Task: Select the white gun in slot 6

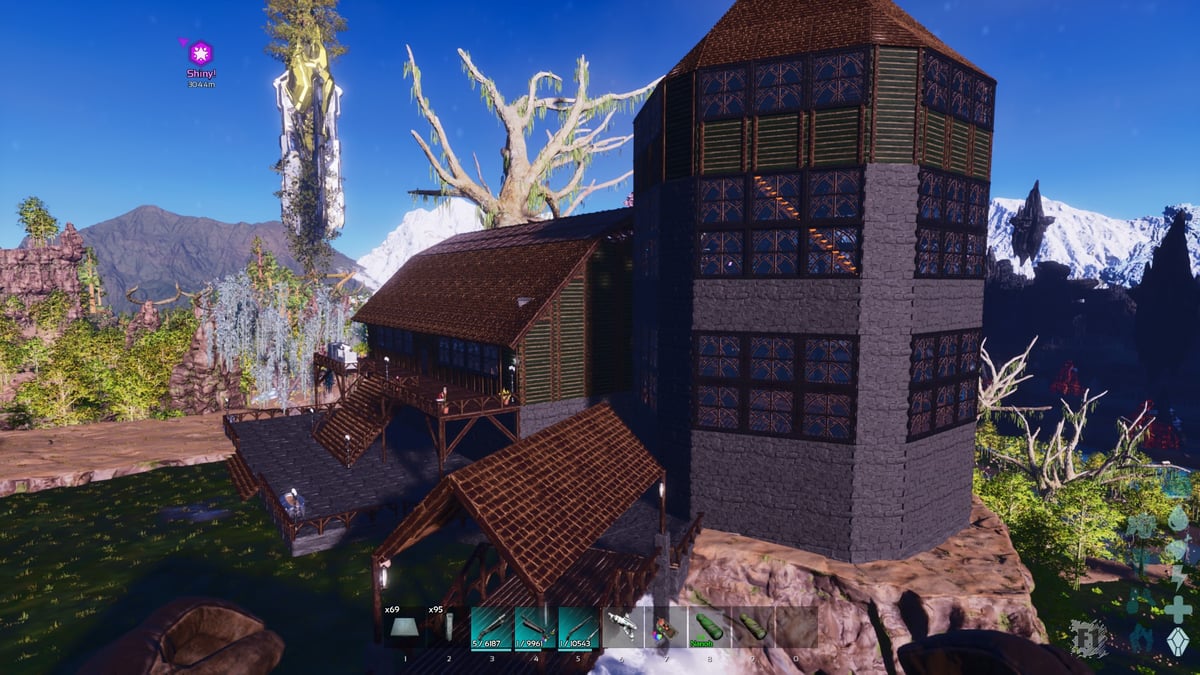Action: coord(622,627)
